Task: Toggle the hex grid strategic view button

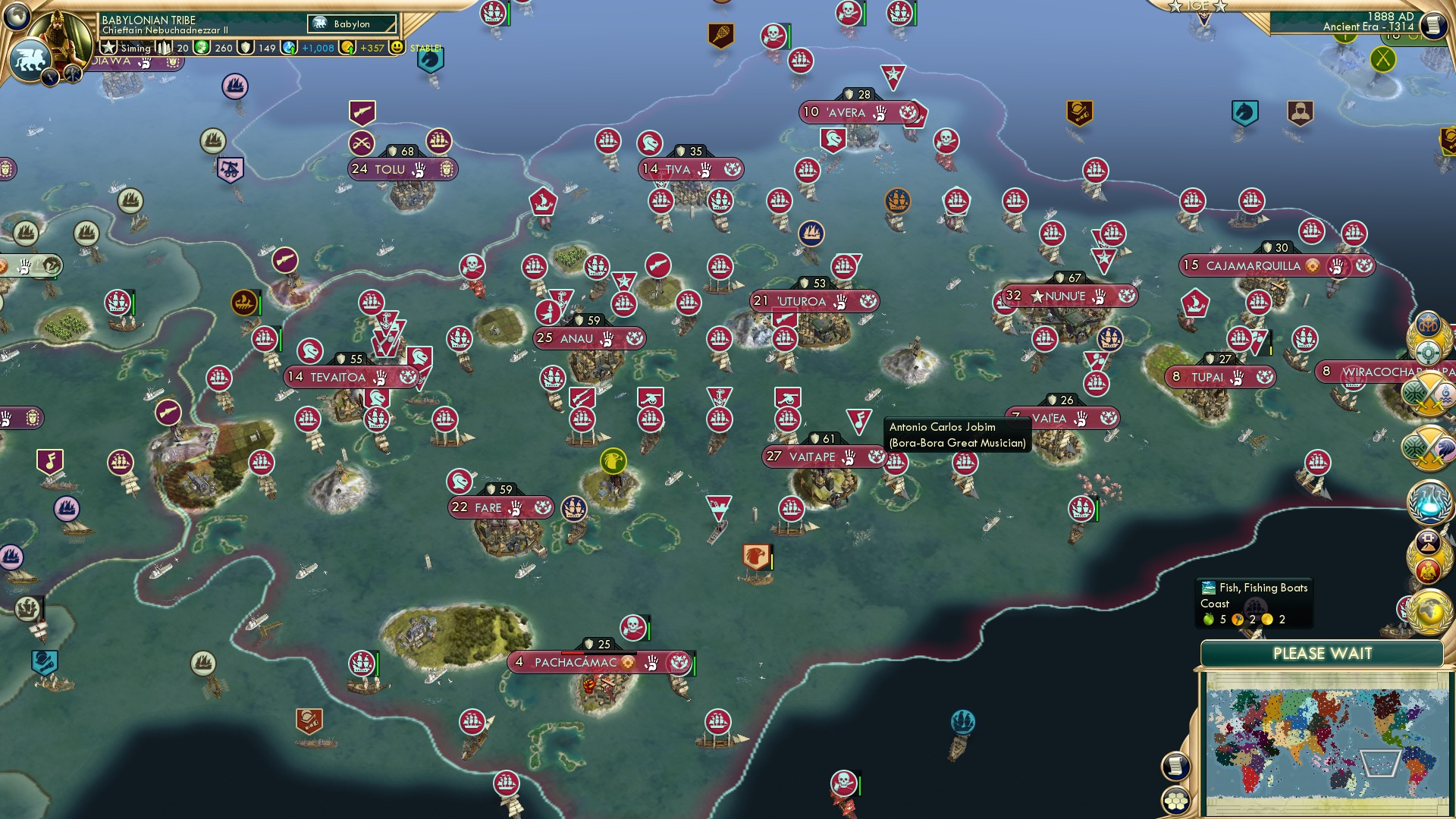Action: click(1175, 802)
